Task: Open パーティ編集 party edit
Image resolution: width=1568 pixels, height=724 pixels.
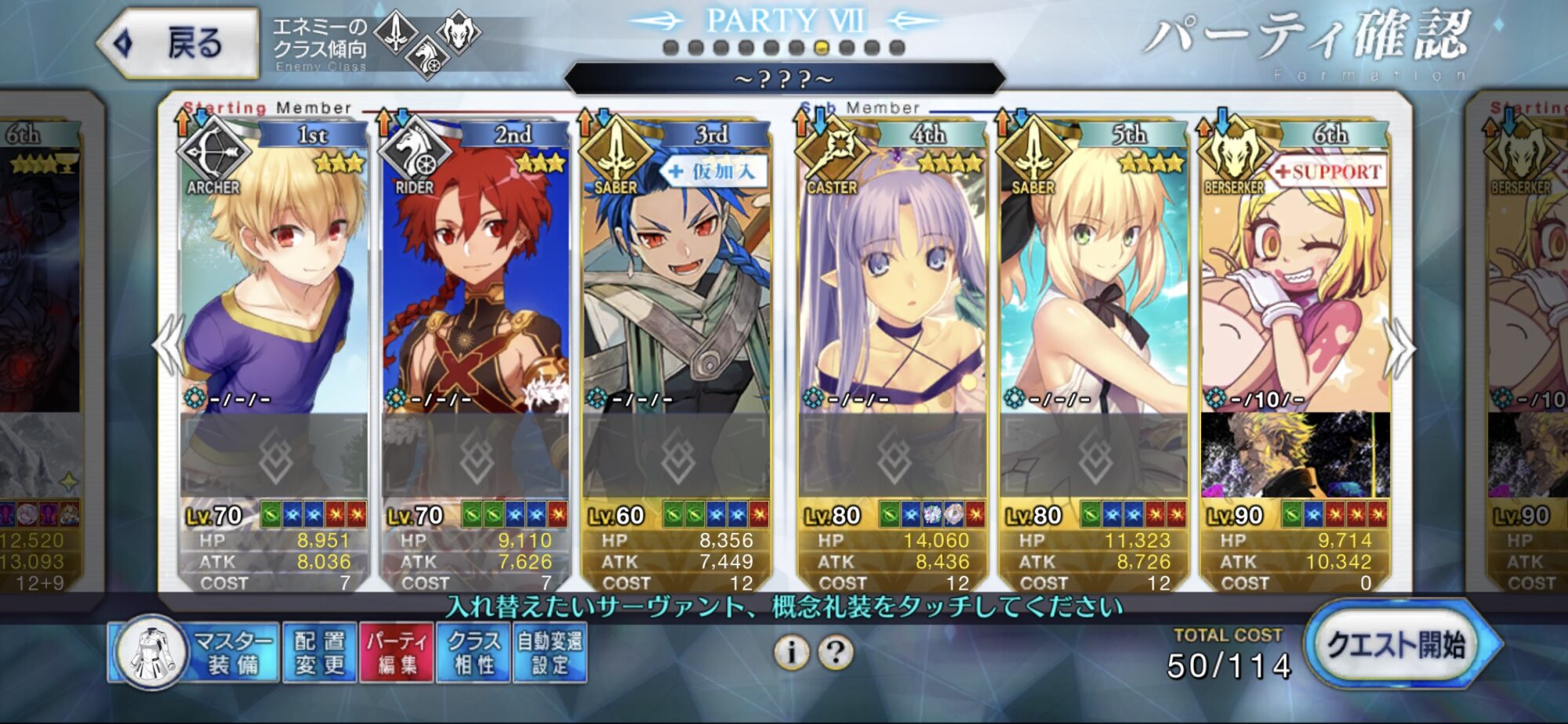Action: coord(397,653)
